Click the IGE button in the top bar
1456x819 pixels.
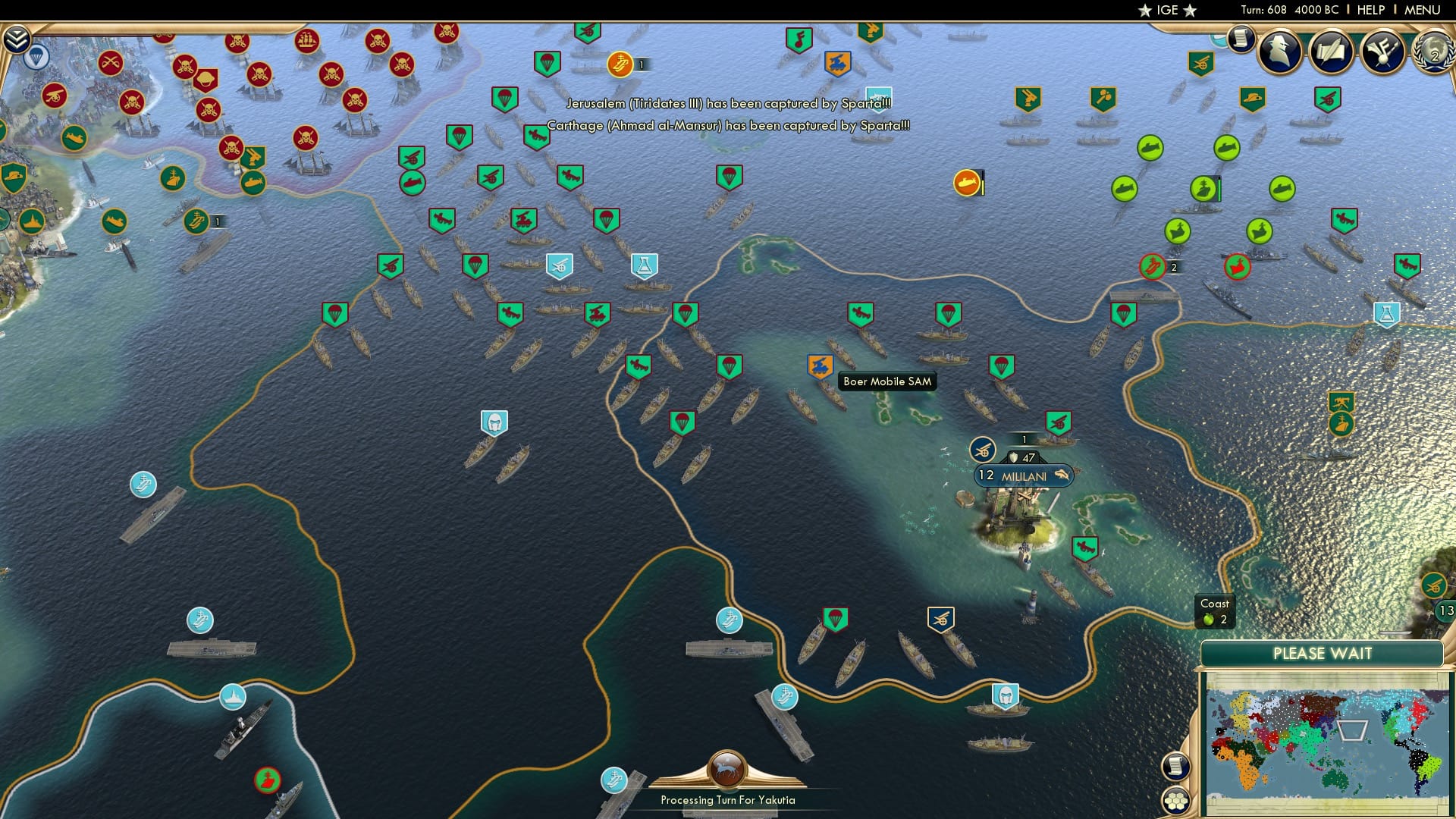point(1167,10)
